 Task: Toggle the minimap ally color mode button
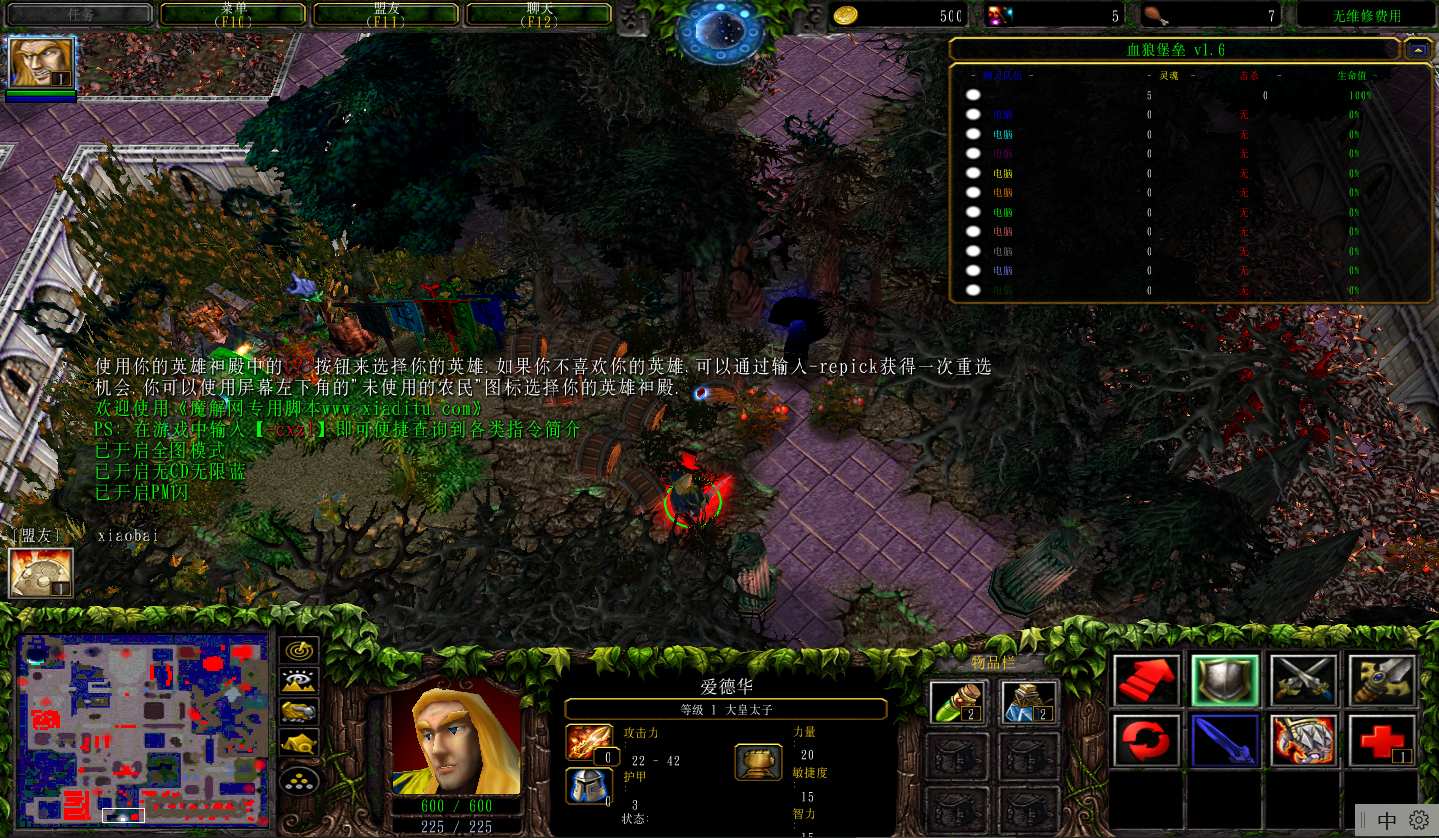click(299, 712)
